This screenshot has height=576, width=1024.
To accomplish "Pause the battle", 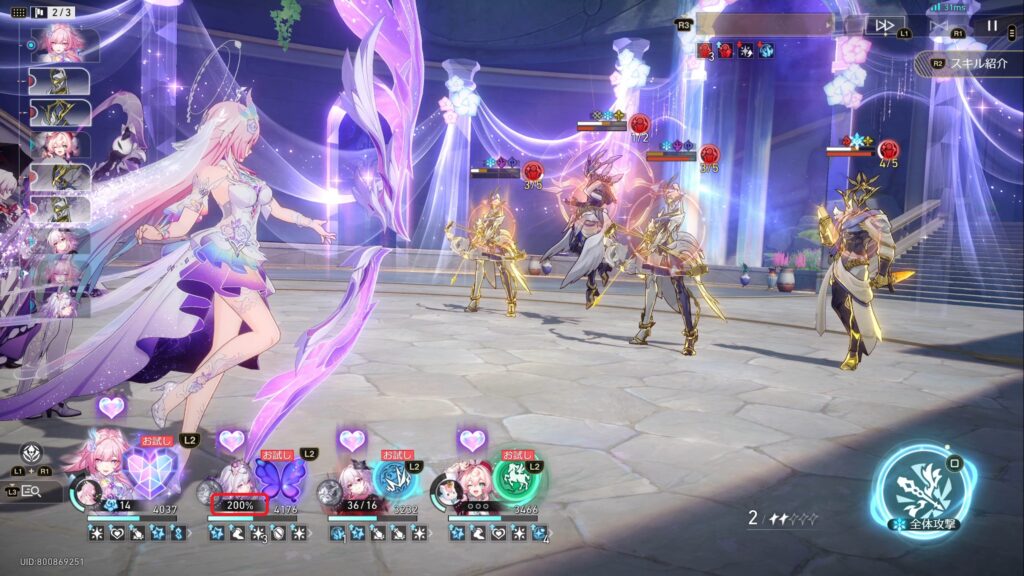I will [x=992, y=26].
